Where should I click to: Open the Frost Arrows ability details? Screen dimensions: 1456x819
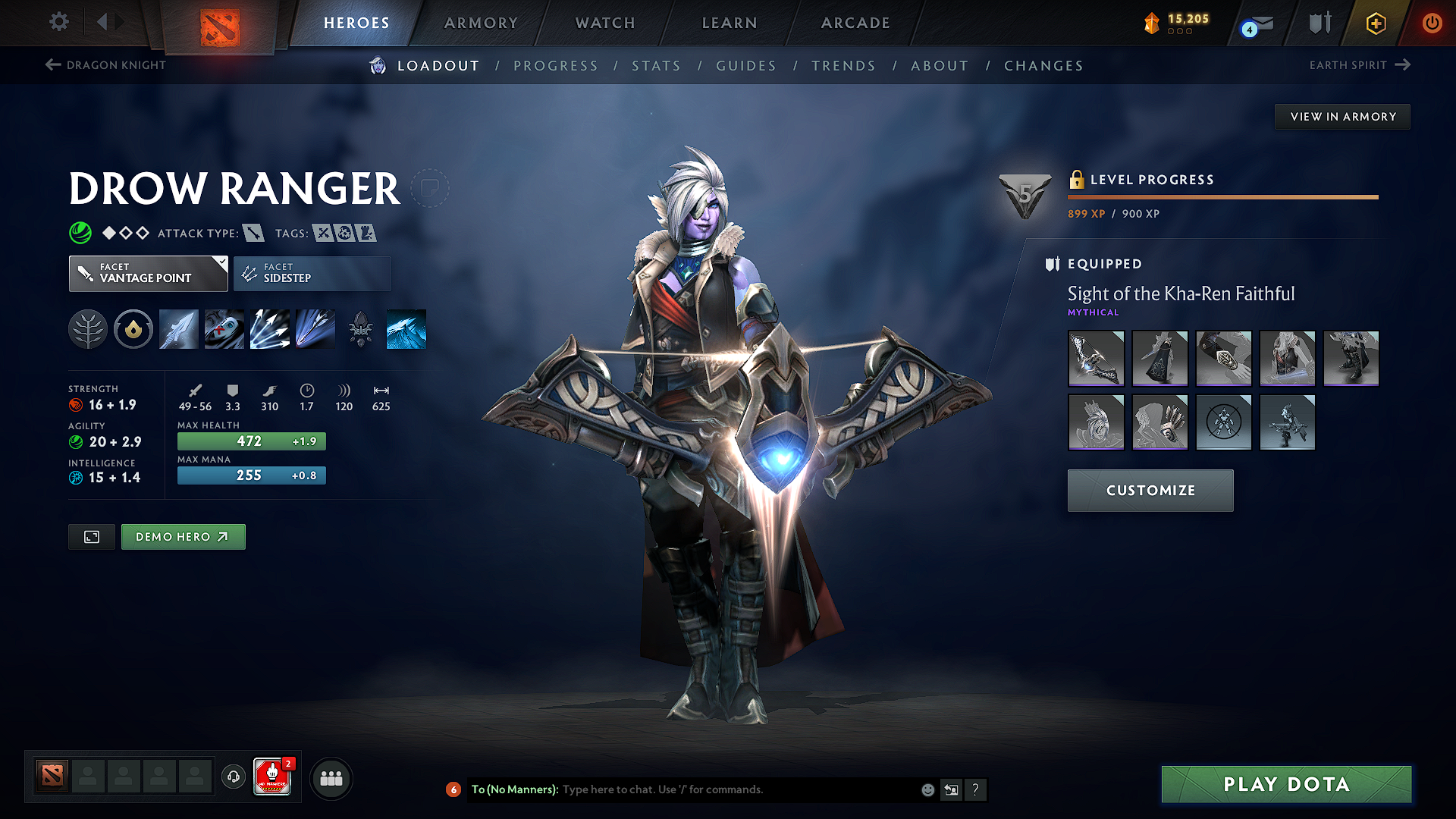coord(178,328)
